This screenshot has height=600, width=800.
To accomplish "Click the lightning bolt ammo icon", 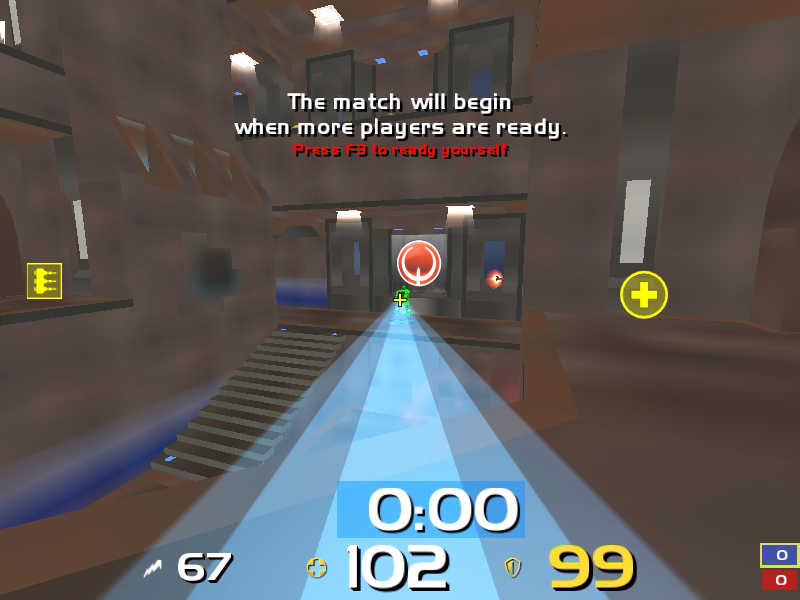I will click(x=153, y=569).
